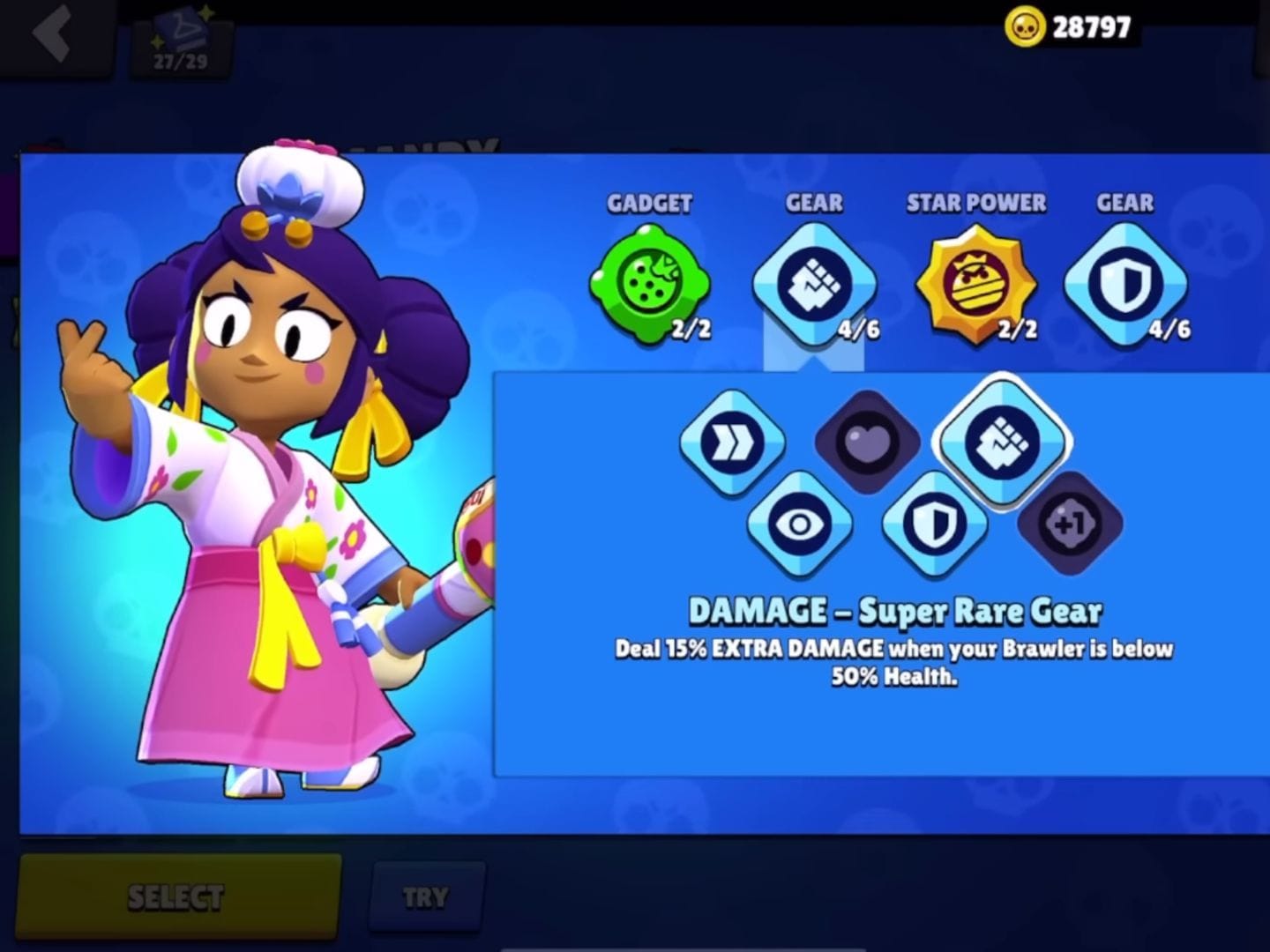
Task: Expand the first Gear slot details
Action: pyautogui.click(x=812, y=282)
